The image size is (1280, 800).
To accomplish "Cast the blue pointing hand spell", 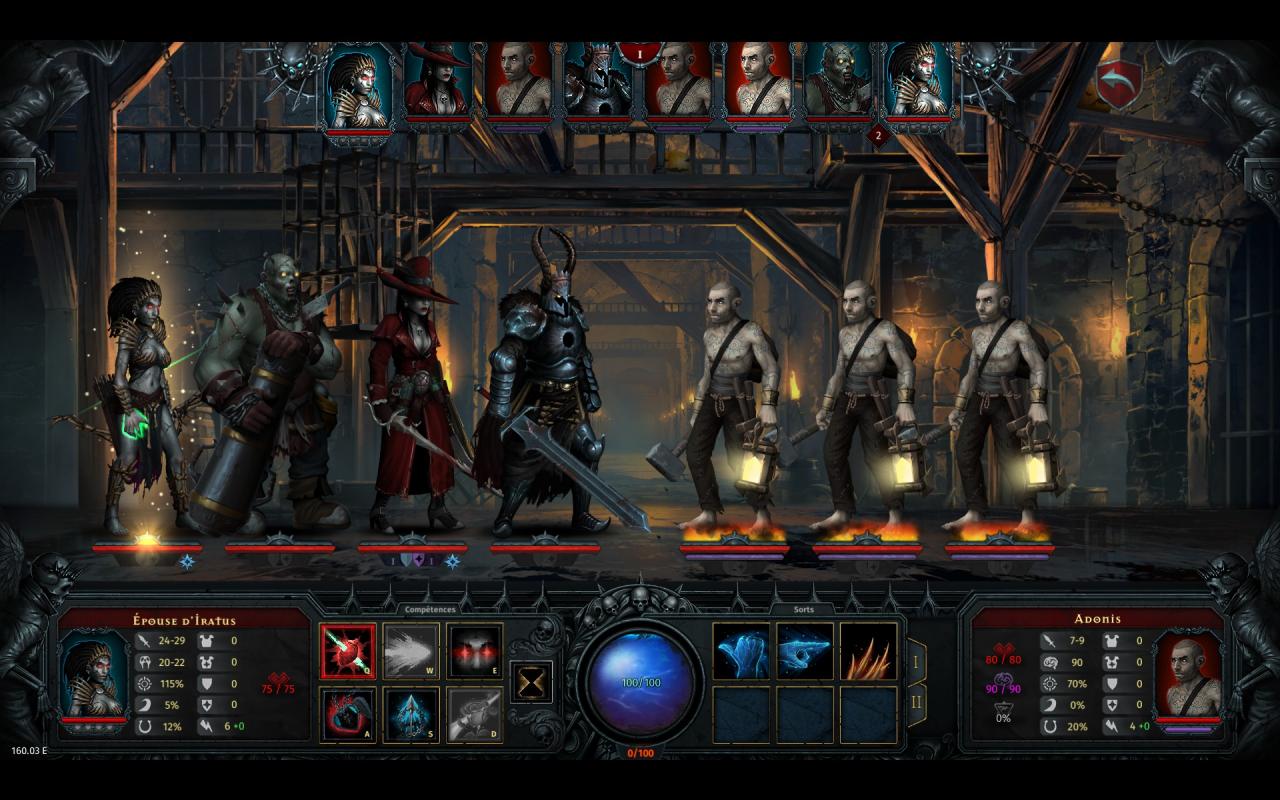I will point(805,651).
